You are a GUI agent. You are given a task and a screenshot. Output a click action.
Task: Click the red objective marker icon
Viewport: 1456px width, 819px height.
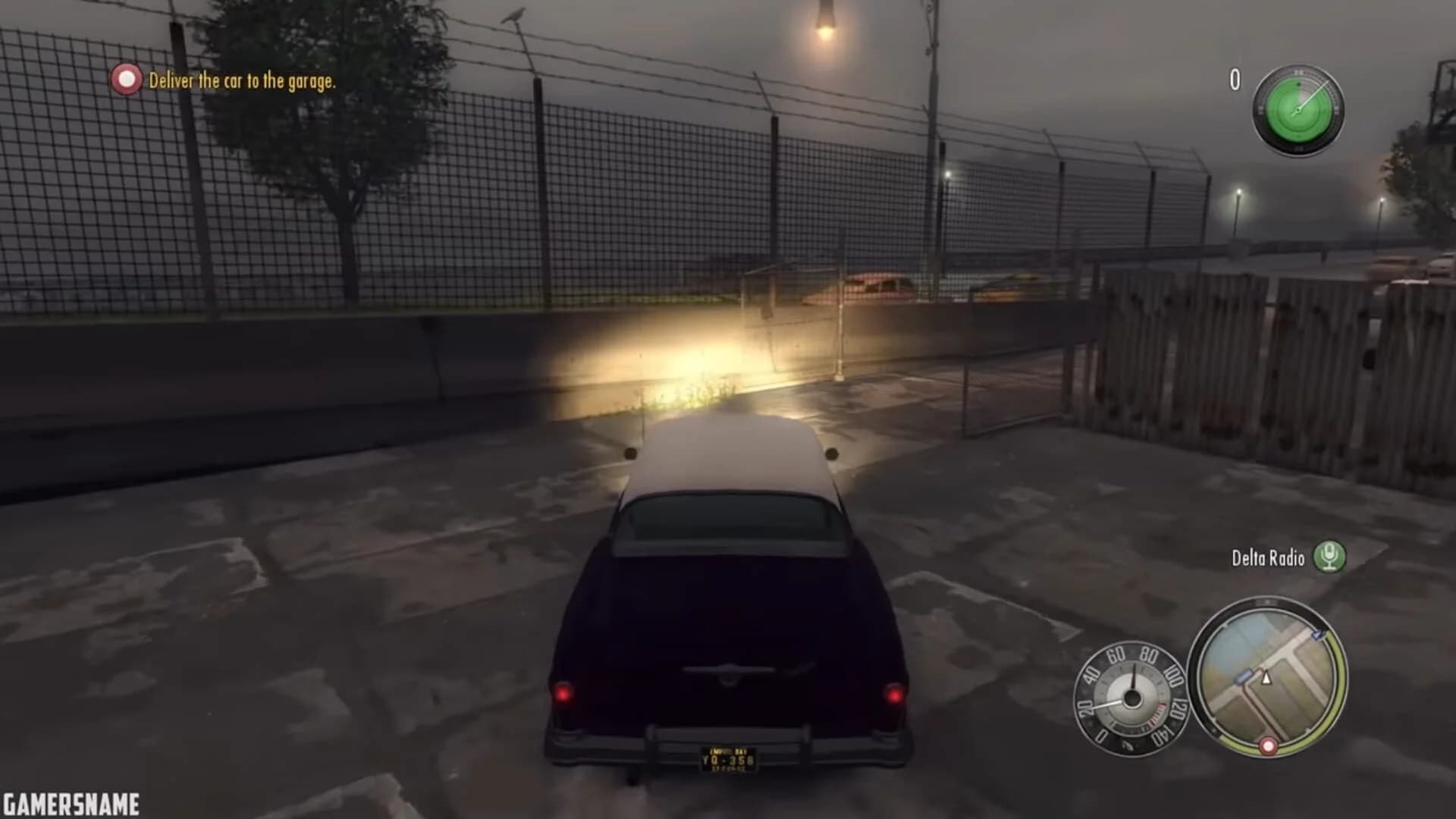tap(127, 80)
